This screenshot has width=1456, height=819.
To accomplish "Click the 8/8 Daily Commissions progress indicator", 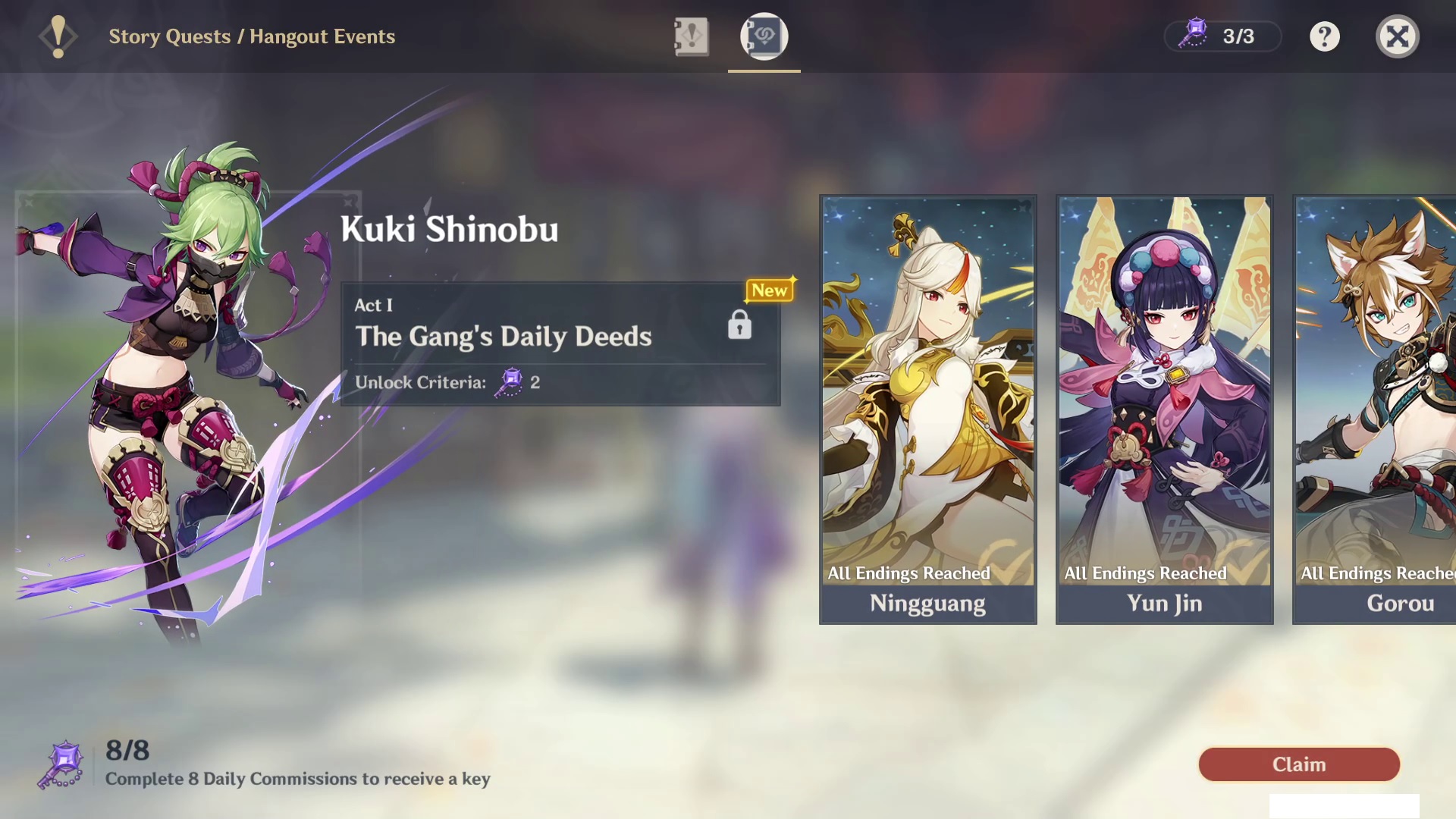I will pyautogui.click(x=127, y=752).
